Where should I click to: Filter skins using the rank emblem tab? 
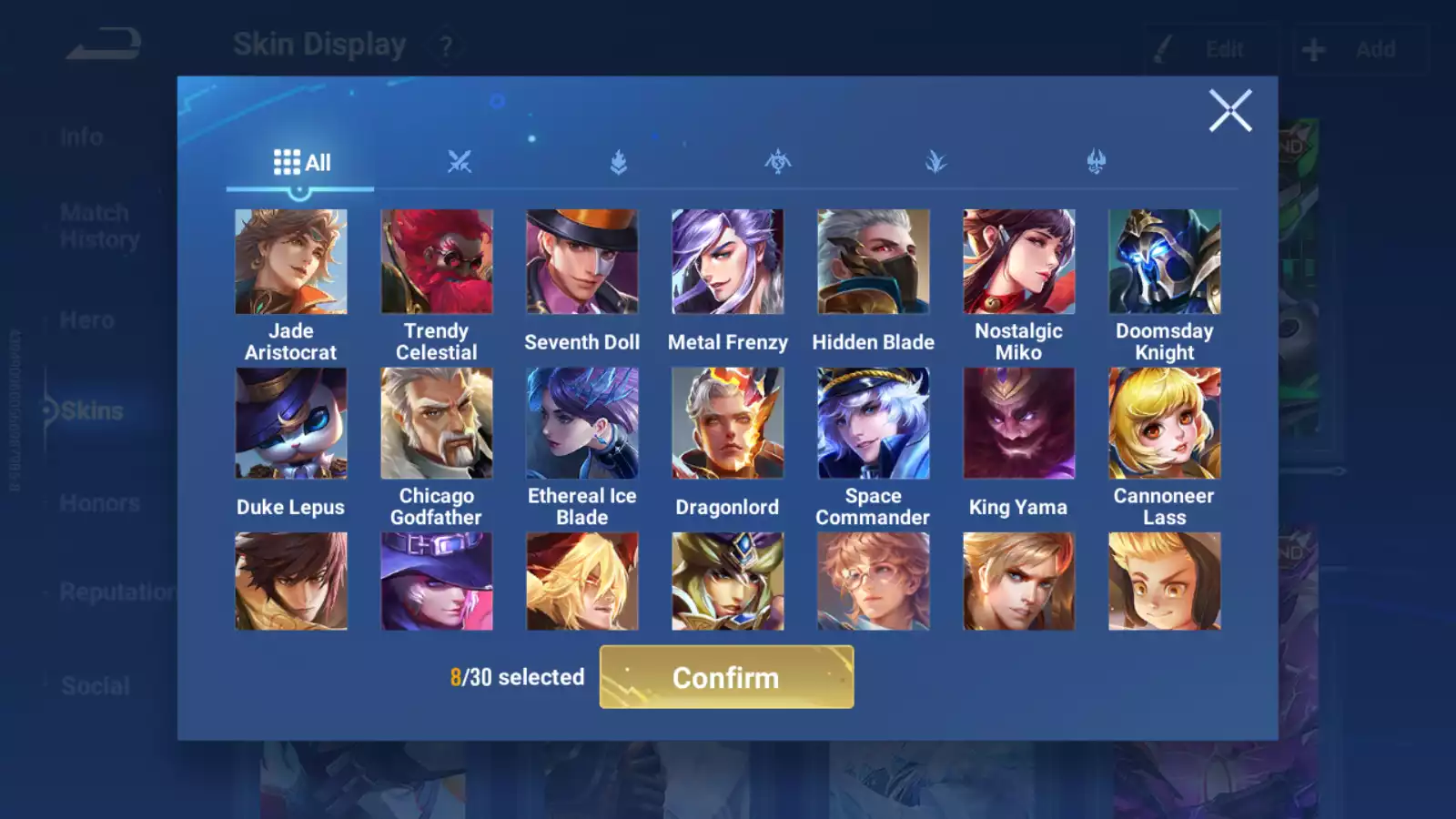[619, 162]
